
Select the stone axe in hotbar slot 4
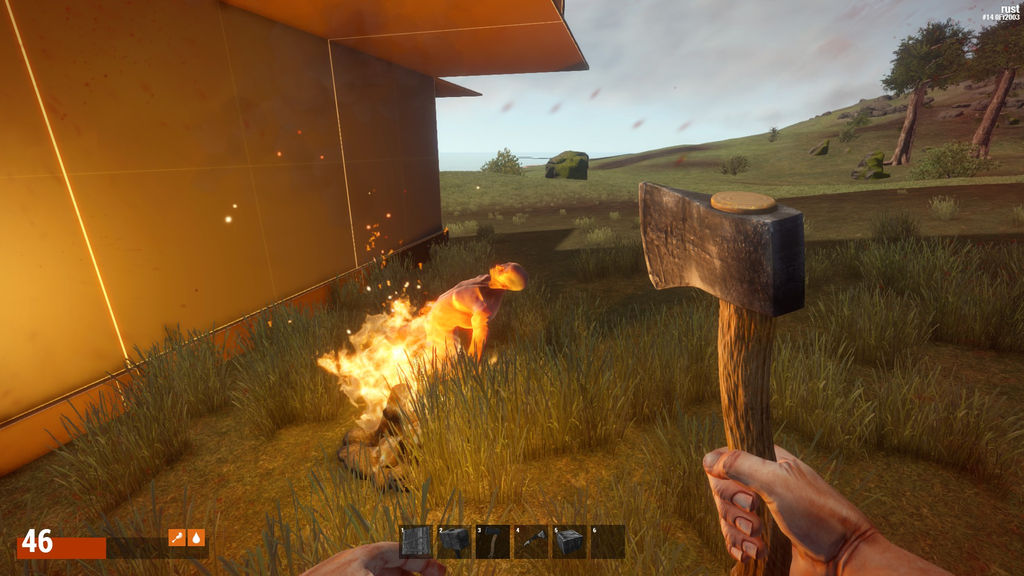coord(531,541)
